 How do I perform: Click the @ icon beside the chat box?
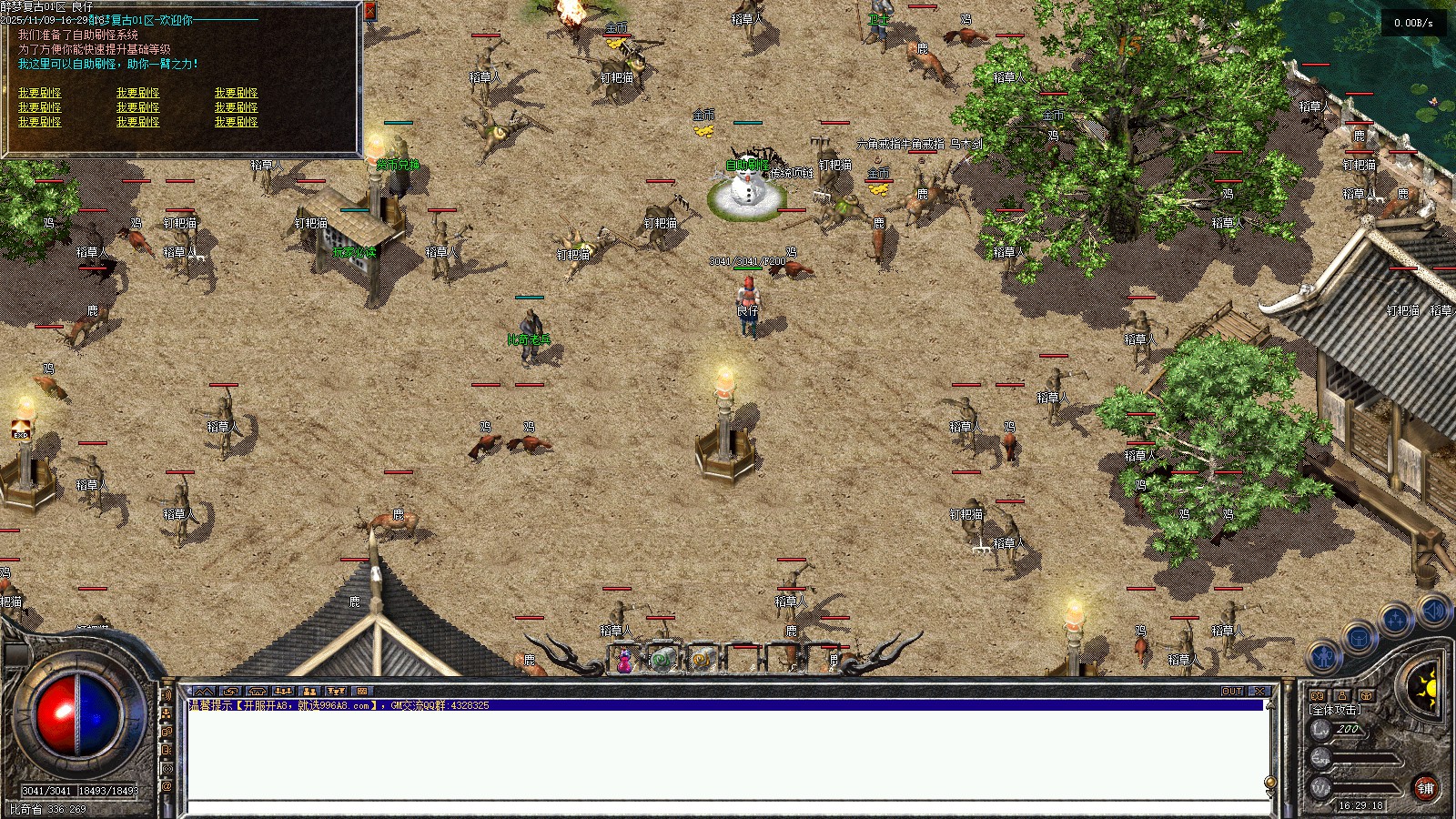point(167,786)
